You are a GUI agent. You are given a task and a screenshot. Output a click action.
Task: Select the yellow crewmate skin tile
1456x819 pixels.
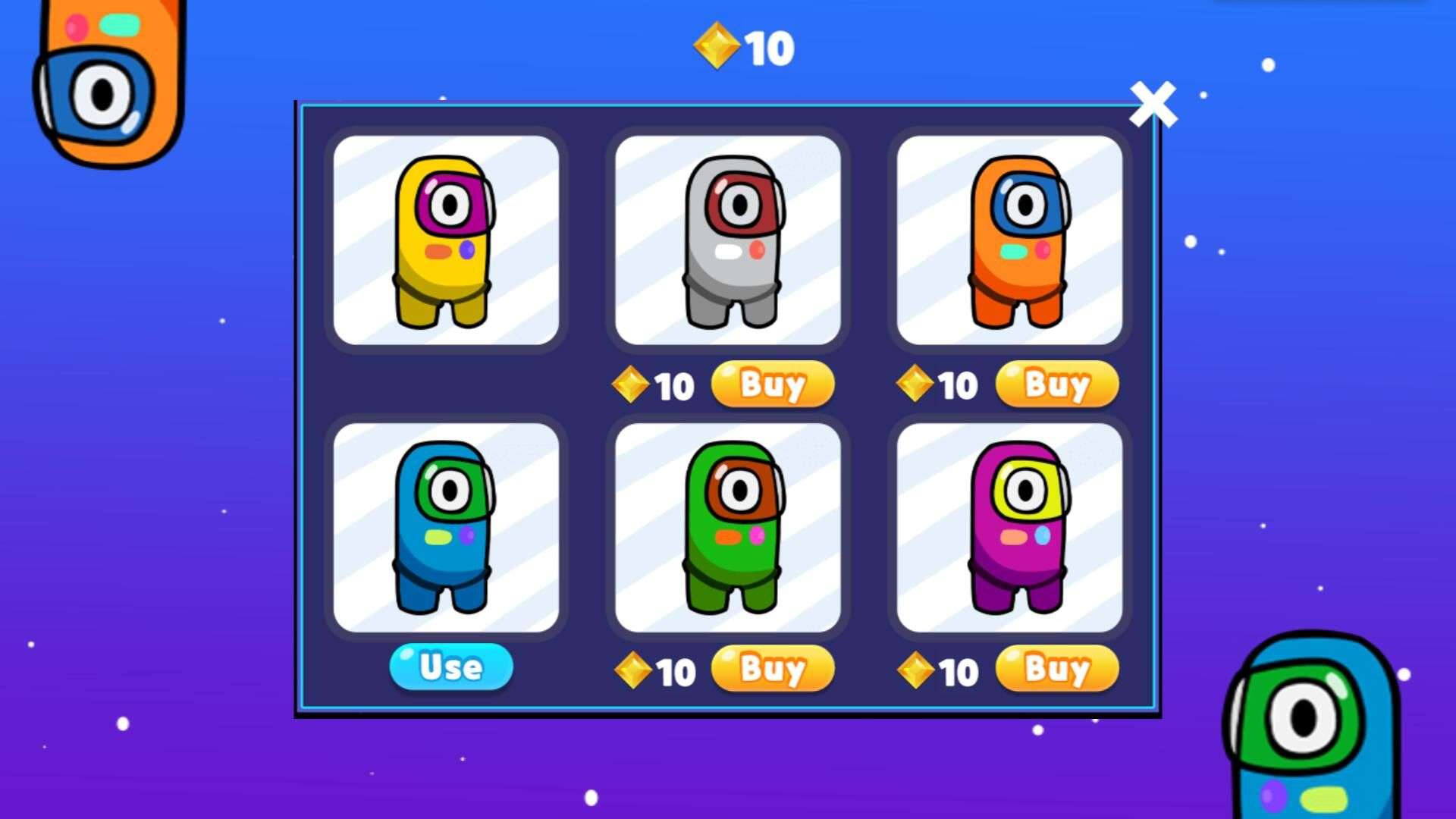click(x=446, y=240)
